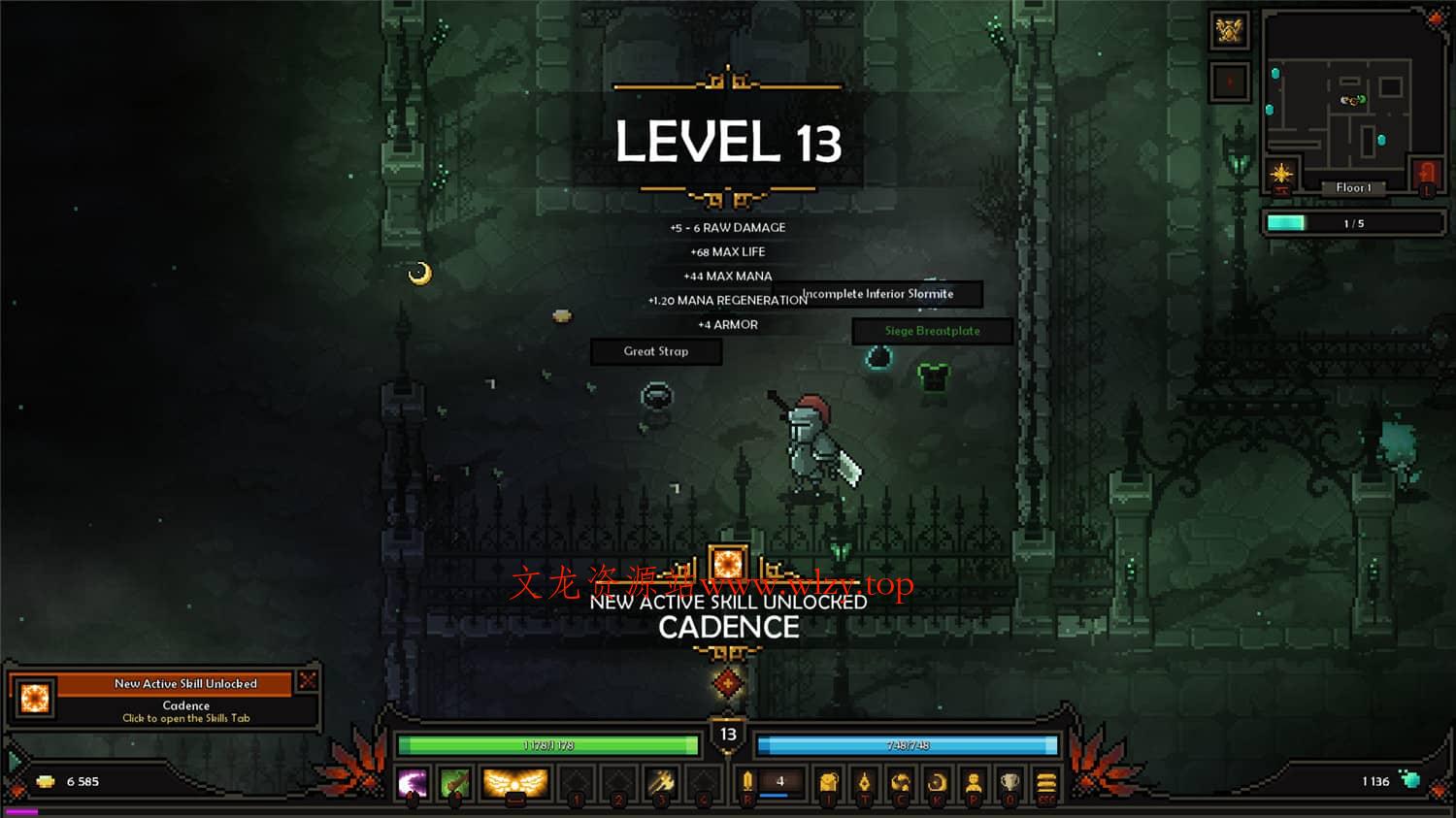Click the Floor 1 label below the minimap

point(1353,187)
